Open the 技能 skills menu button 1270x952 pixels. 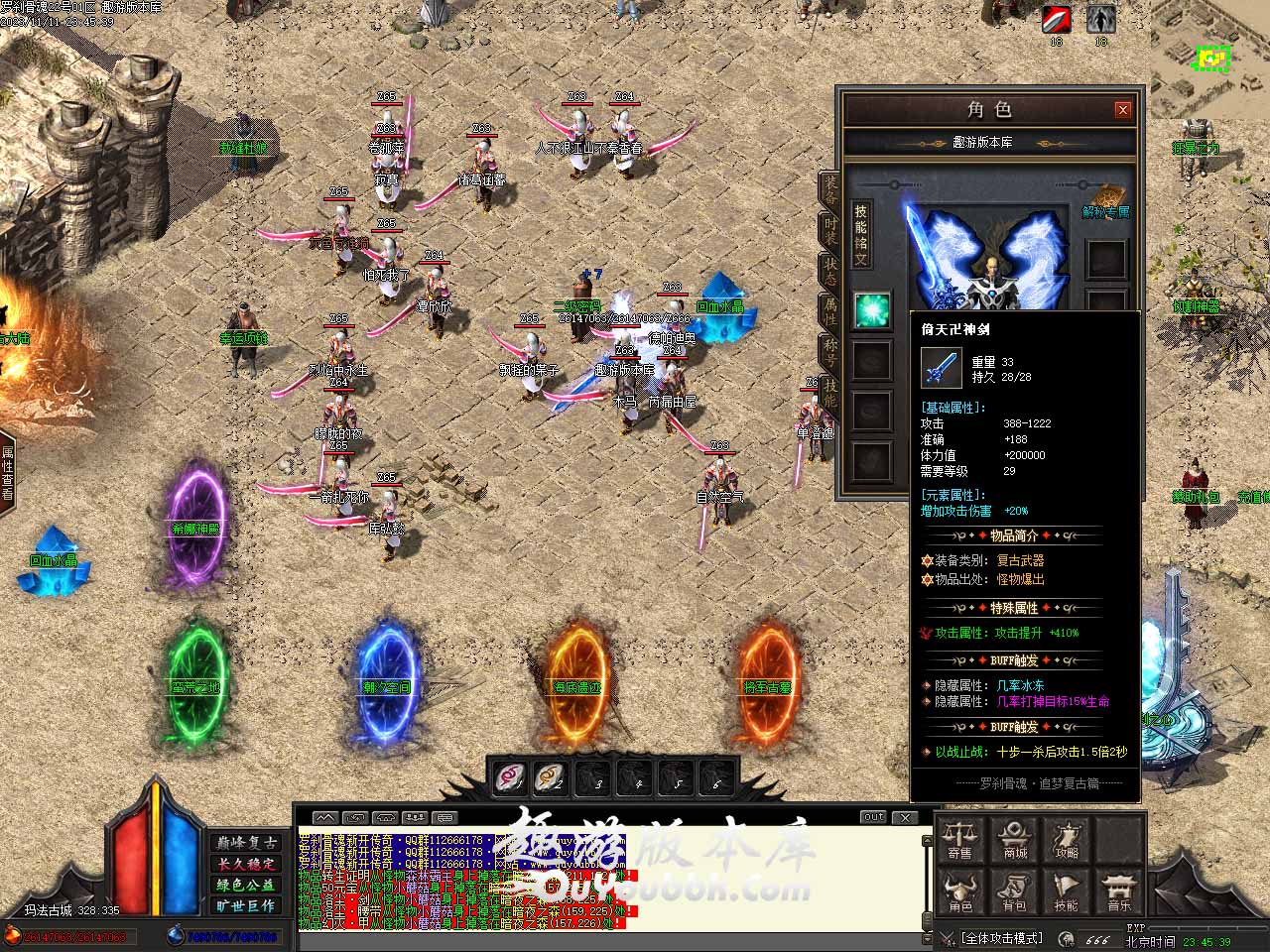pos(1067,892)
